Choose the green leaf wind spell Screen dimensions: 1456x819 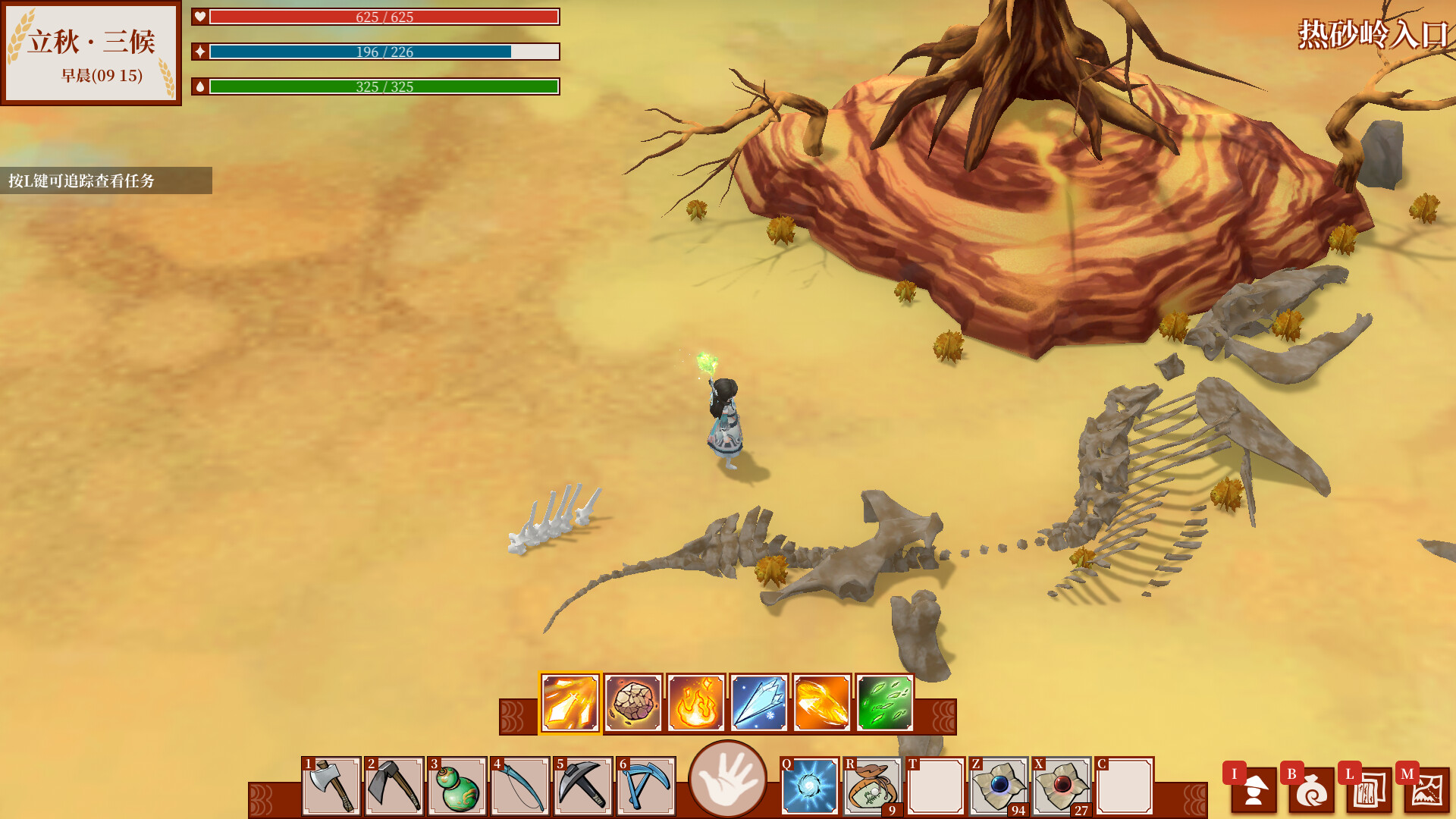(885, 703)
